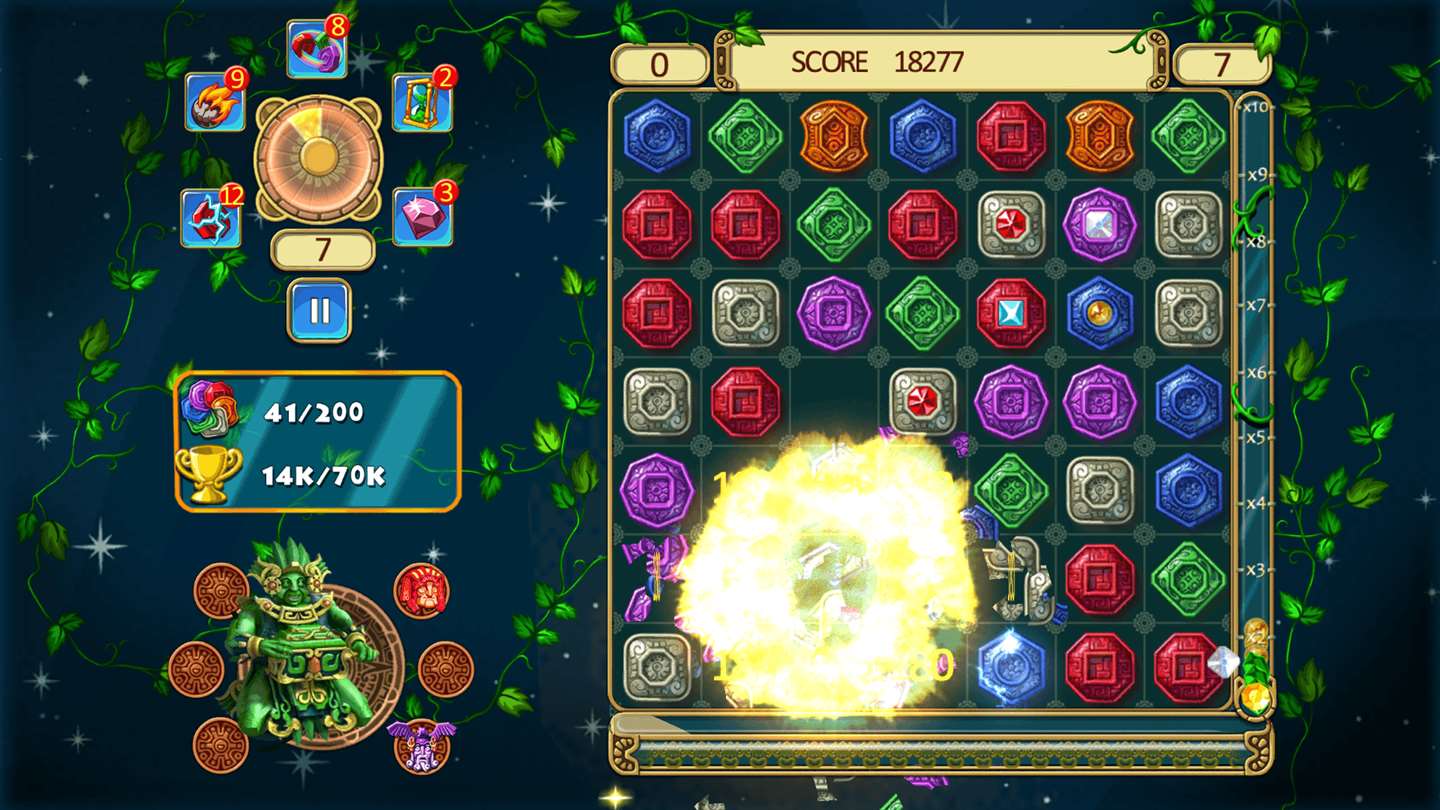The width and height of the screenshot is (1440, 810).
Task: Use the pink gem power-up
Action: pyautogui.click(x=422, y=216)
